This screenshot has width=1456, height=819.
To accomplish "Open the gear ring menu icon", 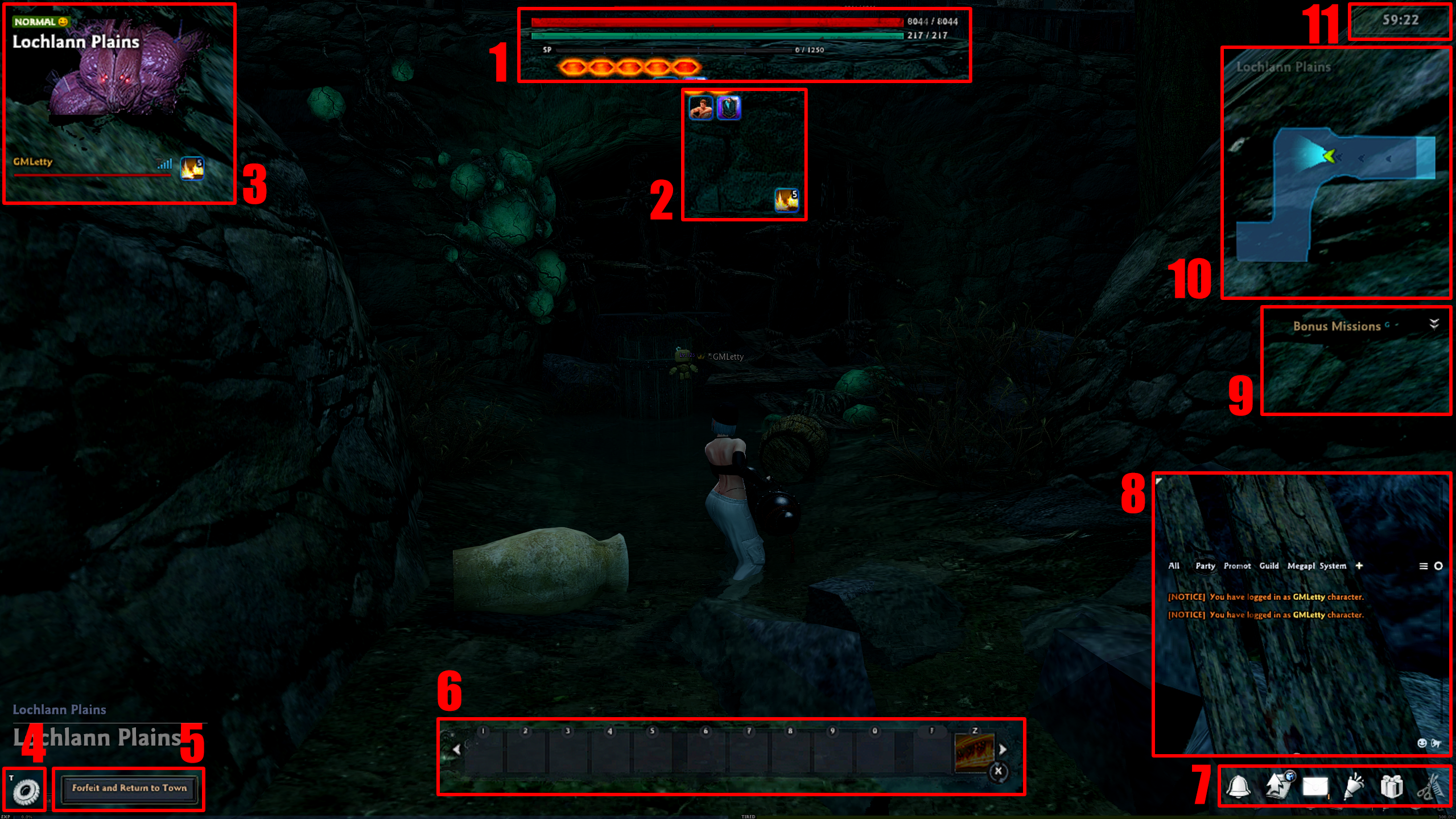I will point(26,790).
